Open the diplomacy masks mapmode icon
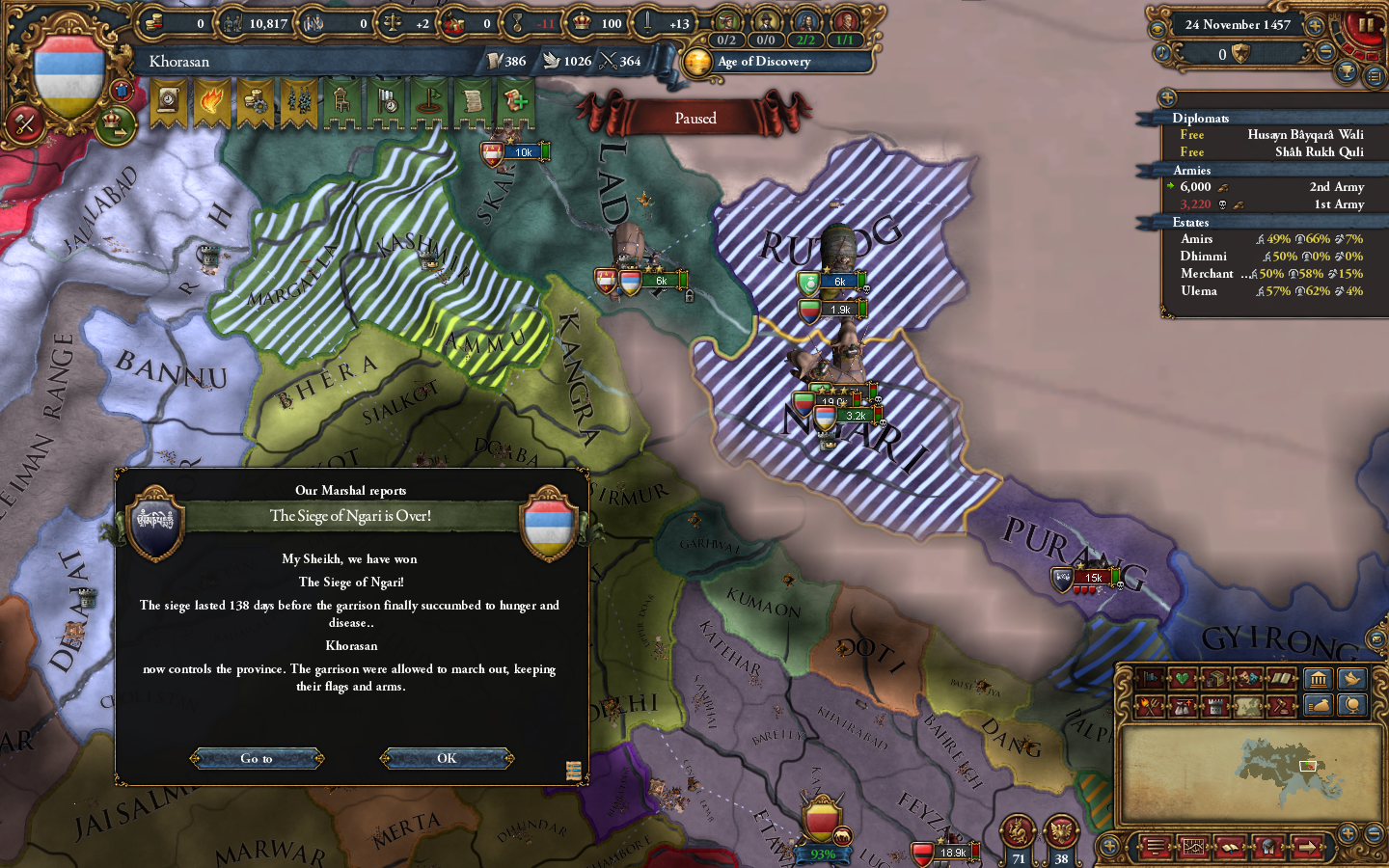 click(1247, 678)
